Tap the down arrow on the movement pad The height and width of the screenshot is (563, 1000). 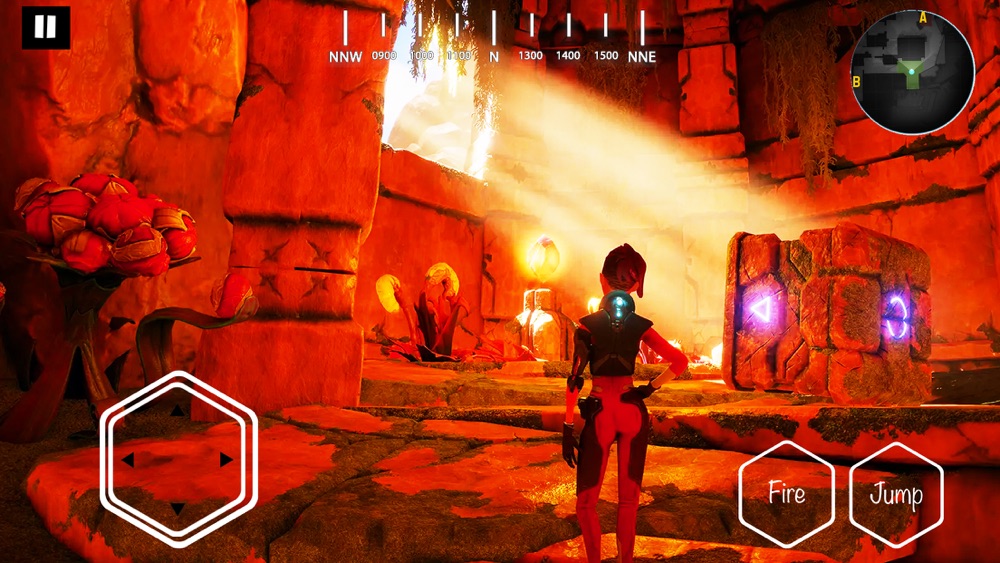point(178,509)
